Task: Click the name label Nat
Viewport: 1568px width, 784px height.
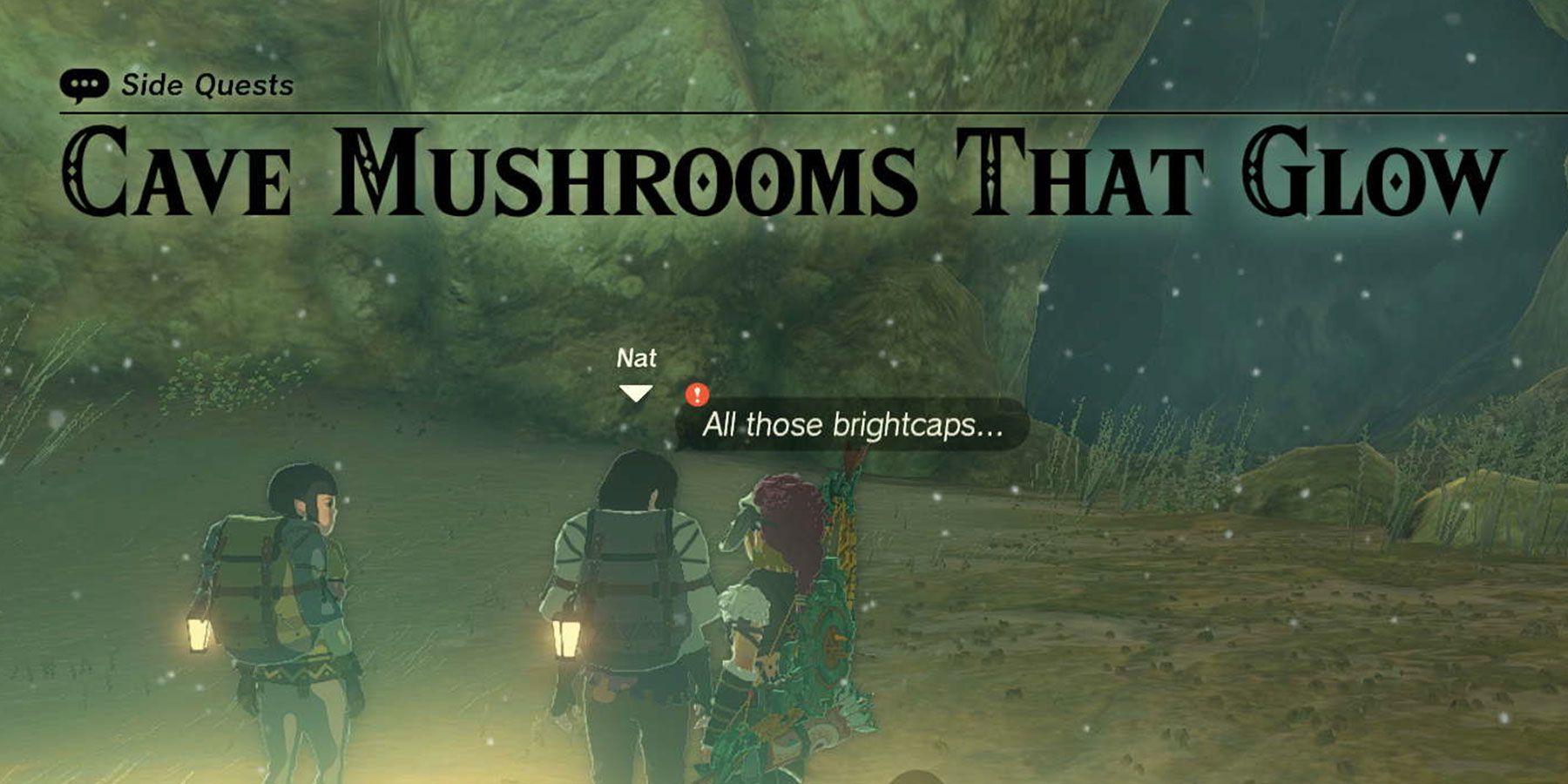Action: (x=639, y=356)
